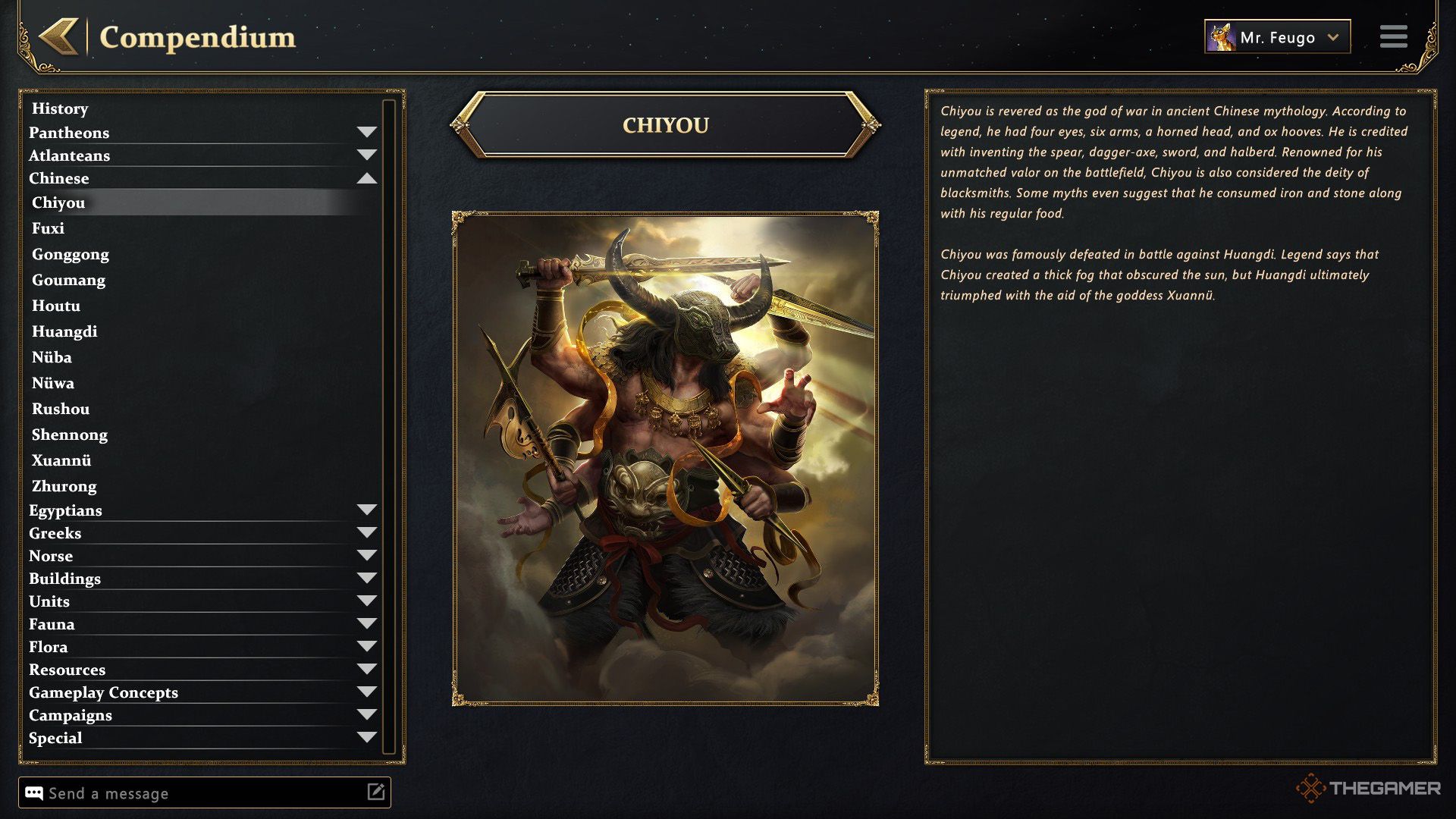Expand the Gameplay Concepts category
The height and width of the screenshot is (819, 1456).
pos(366,692)
